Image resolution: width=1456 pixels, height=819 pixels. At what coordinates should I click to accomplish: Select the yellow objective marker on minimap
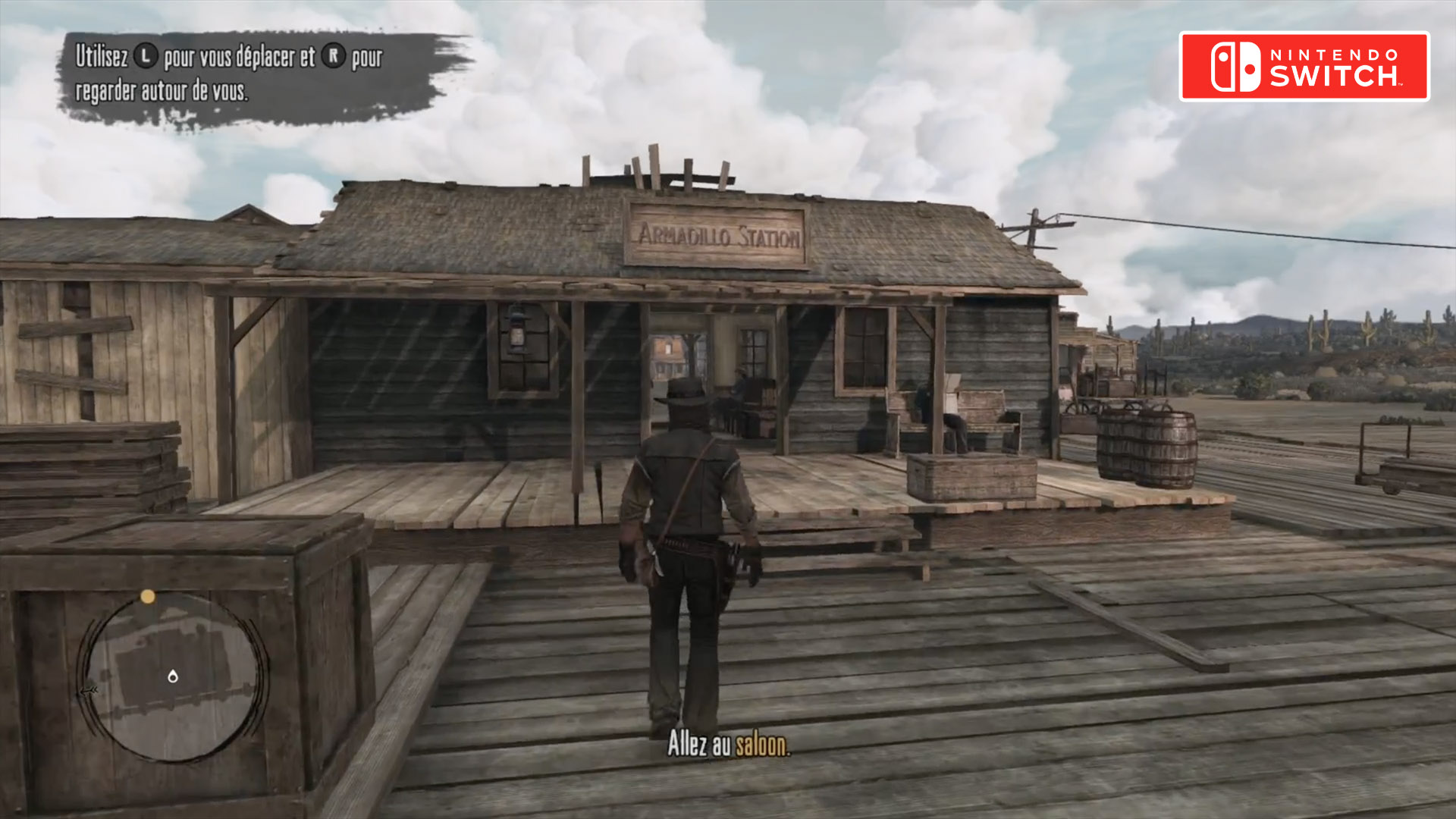[148, 597]
